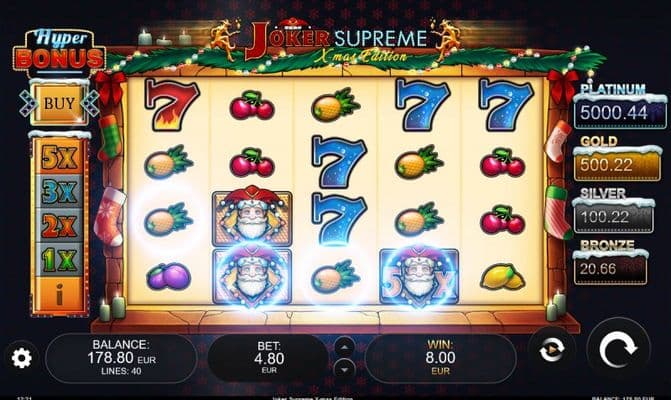Open the gear settings menu
The height and width of the screenshot is (400, 671).
coord(21,357)
